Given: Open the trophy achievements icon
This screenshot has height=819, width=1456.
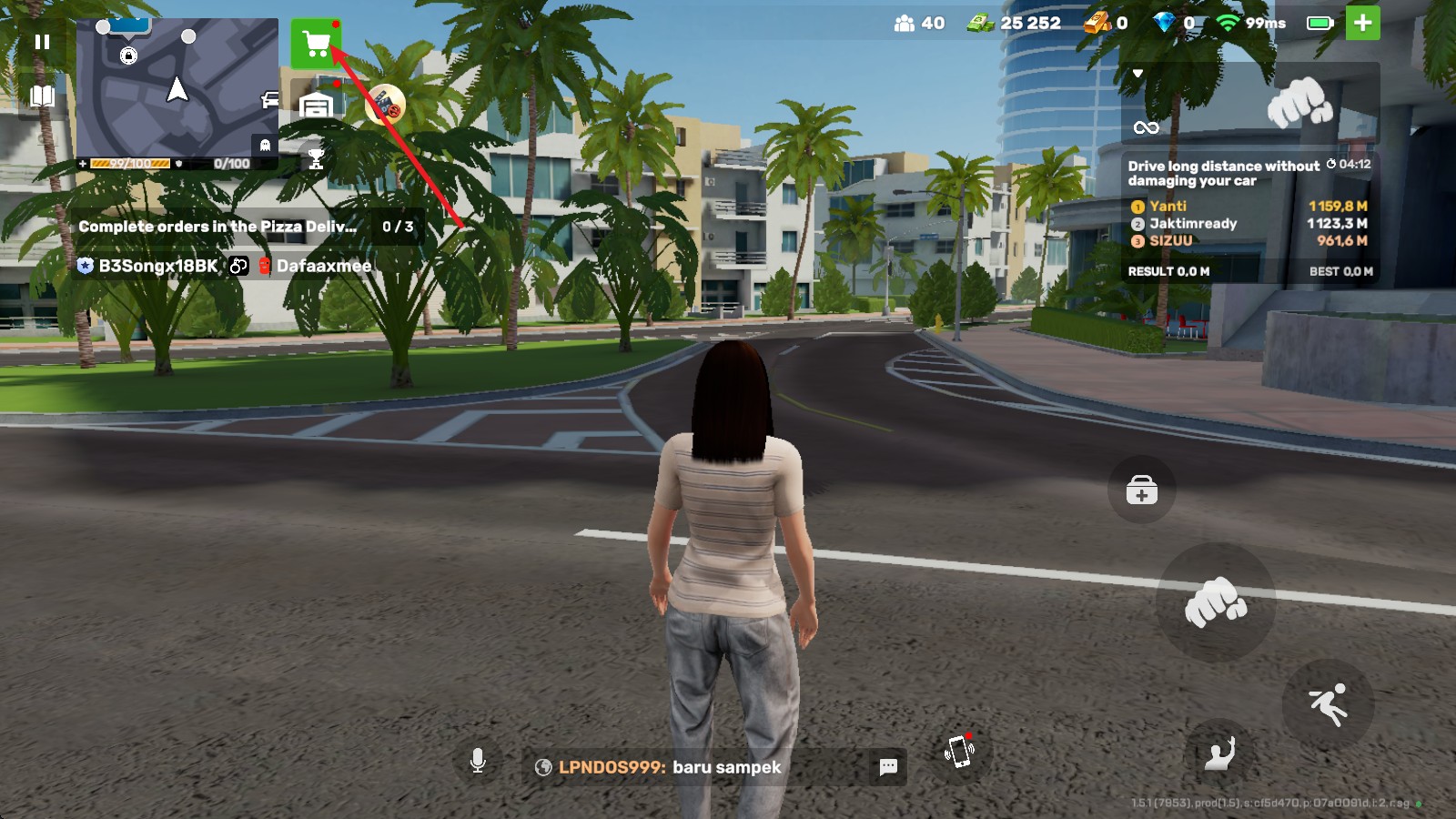Looking at the screenshot, I should click(316, 159).
